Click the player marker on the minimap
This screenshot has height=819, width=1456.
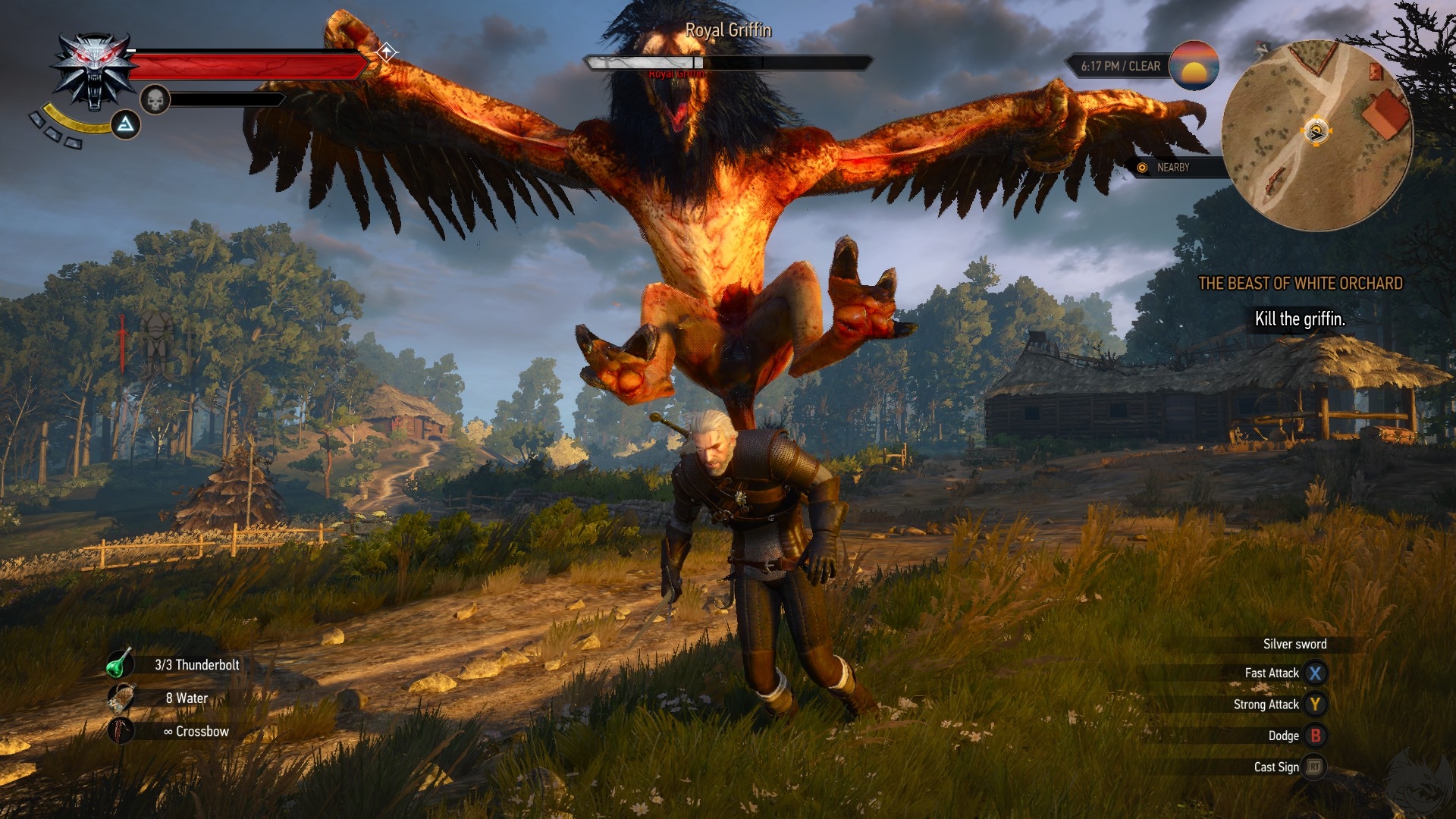1316,132
